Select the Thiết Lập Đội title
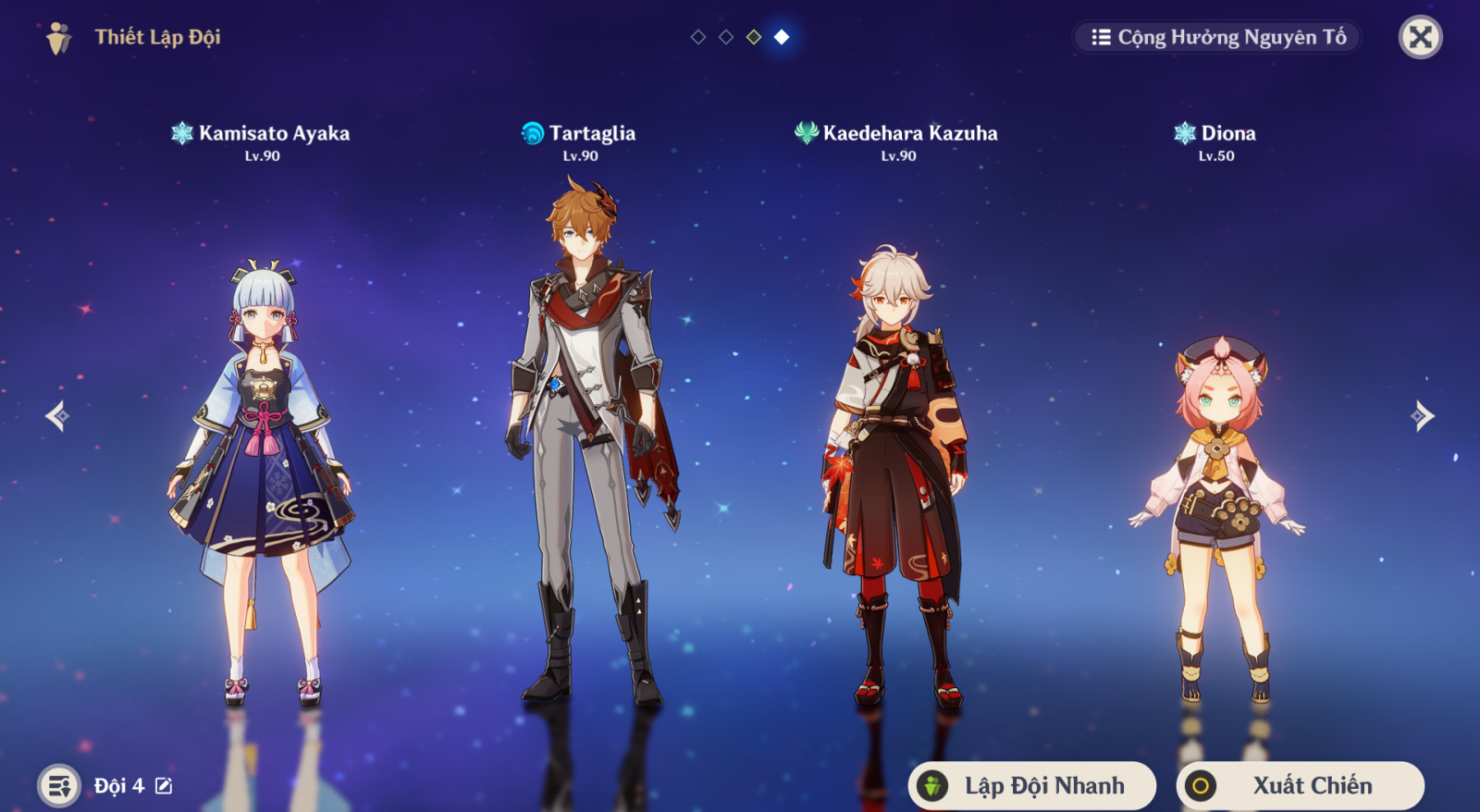1480x812 pixels. pos(157,38)
